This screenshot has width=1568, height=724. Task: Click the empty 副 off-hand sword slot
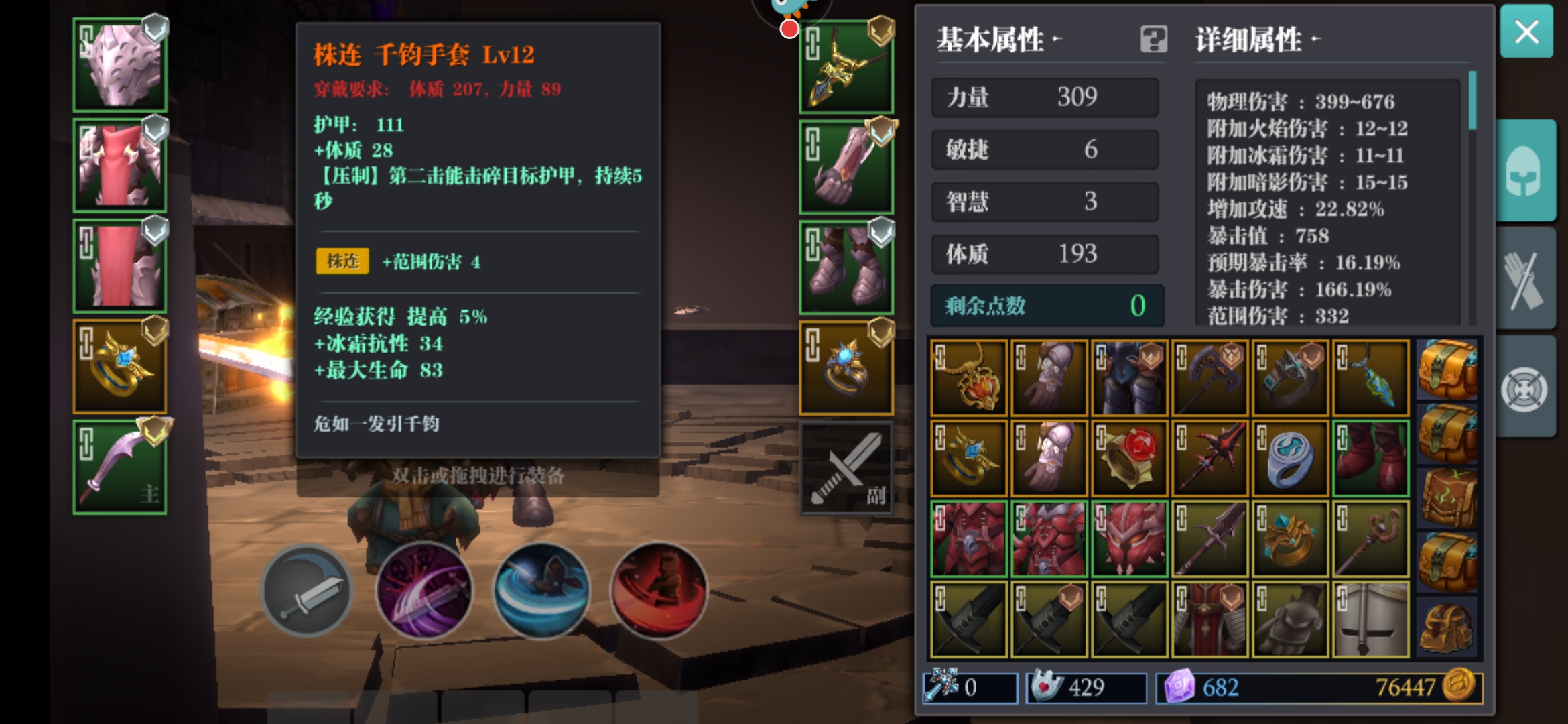pyautogui.click(x=846, y=468)
